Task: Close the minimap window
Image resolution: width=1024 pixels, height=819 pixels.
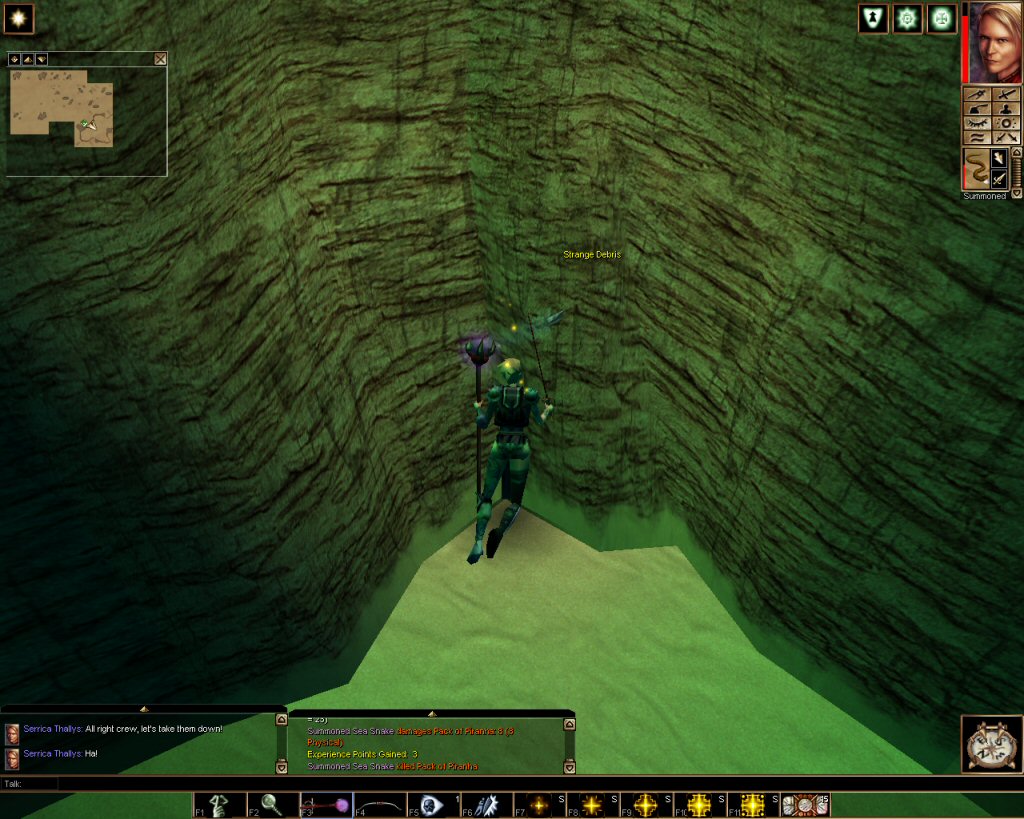Action: pyautogui.click(x=160, y=59)
